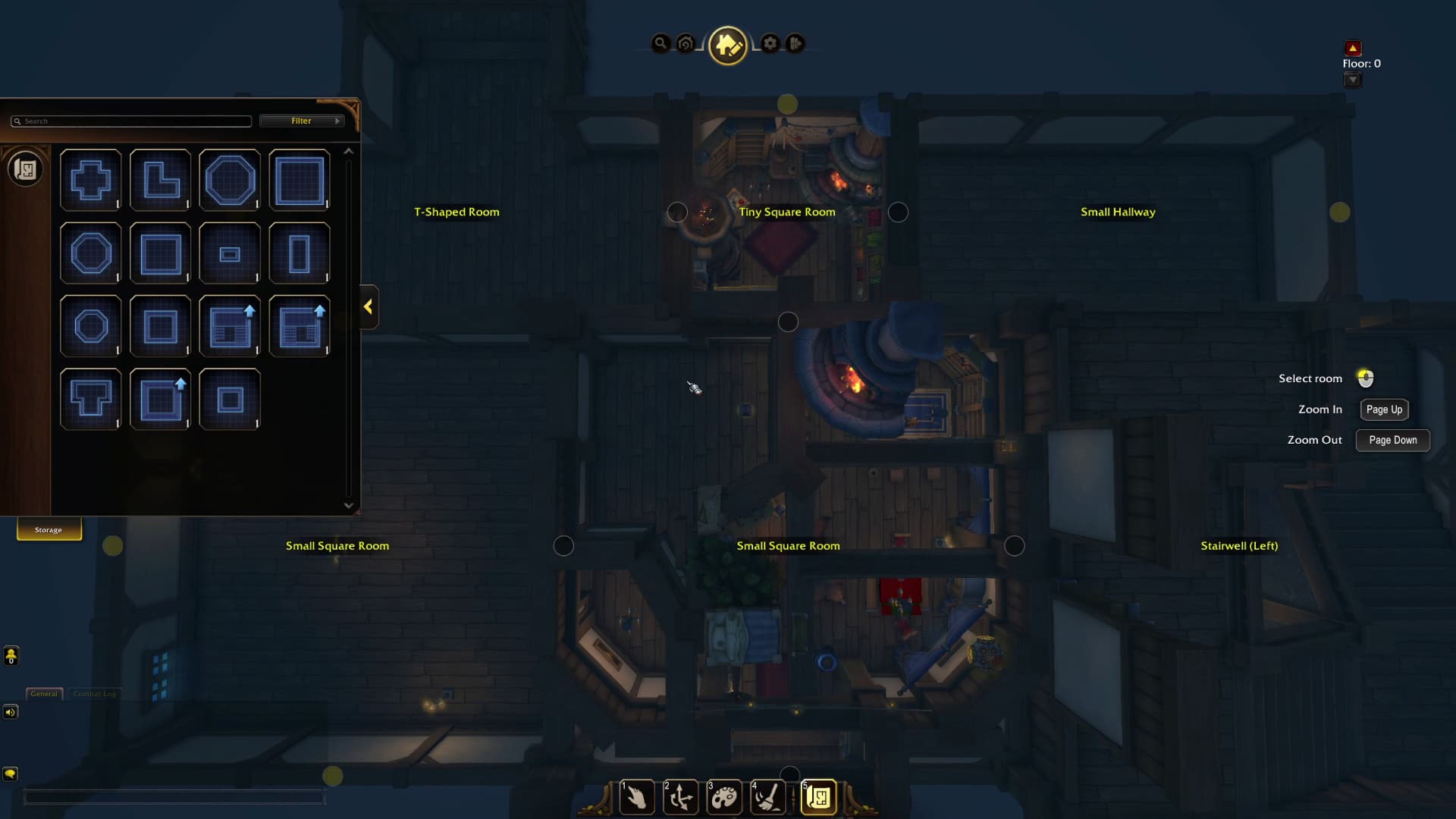Go down one floor with the down arrow
Viewport: 1456px width, 819px height.
point(1353,80)
